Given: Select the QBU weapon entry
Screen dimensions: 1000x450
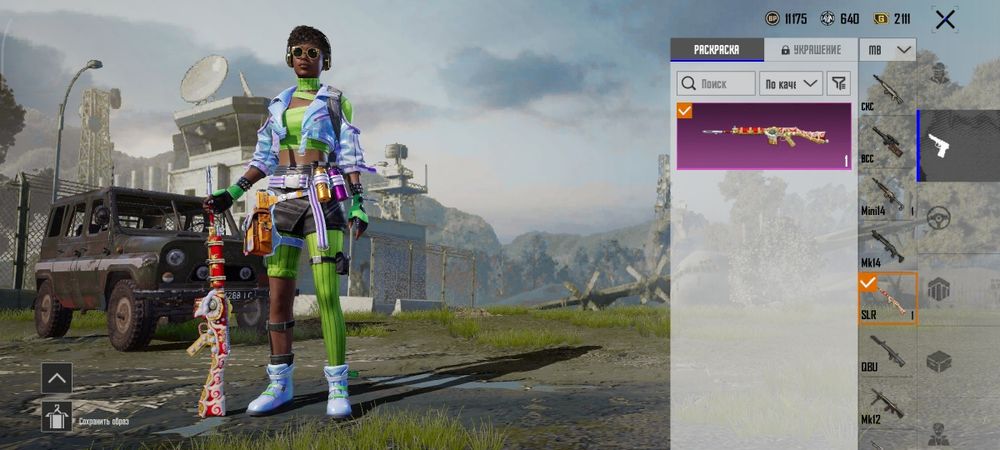Looking at the screenshot, I should [x=886, y=351].
